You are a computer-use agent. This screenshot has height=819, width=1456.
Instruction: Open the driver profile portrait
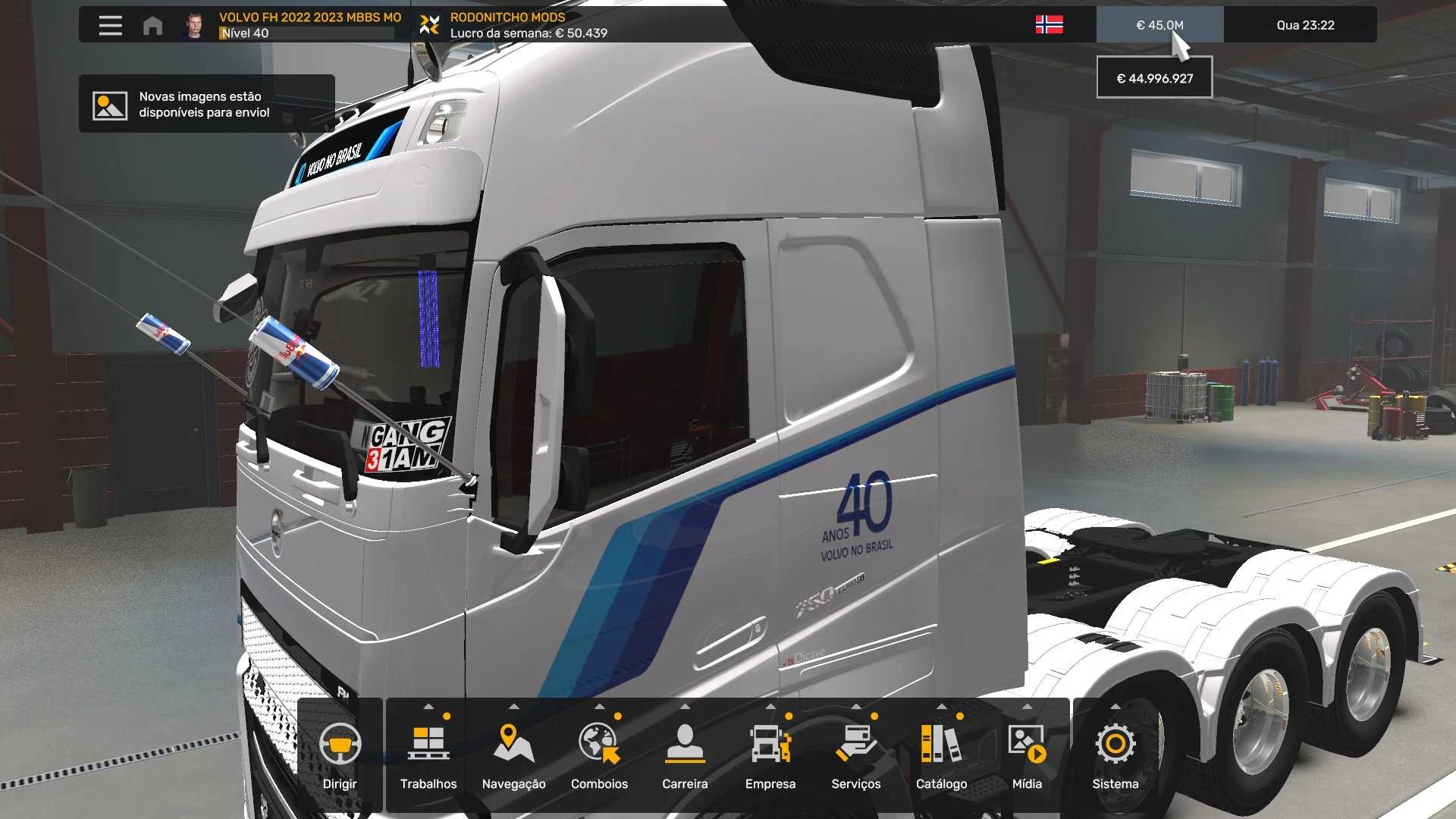tap(195, 25)
